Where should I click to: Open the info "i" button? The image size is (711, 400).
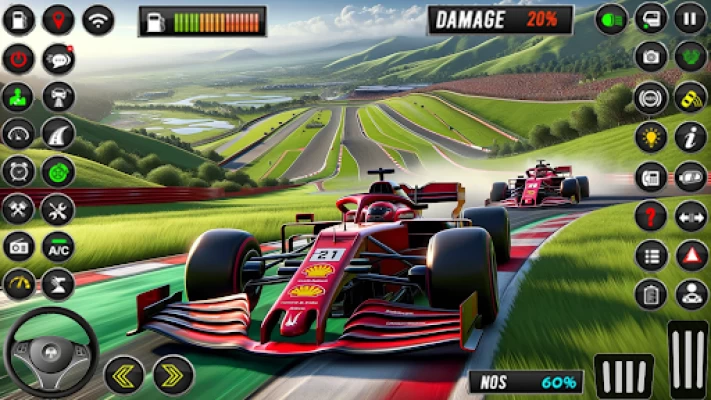pyautogui.click(x=690, y=136)
